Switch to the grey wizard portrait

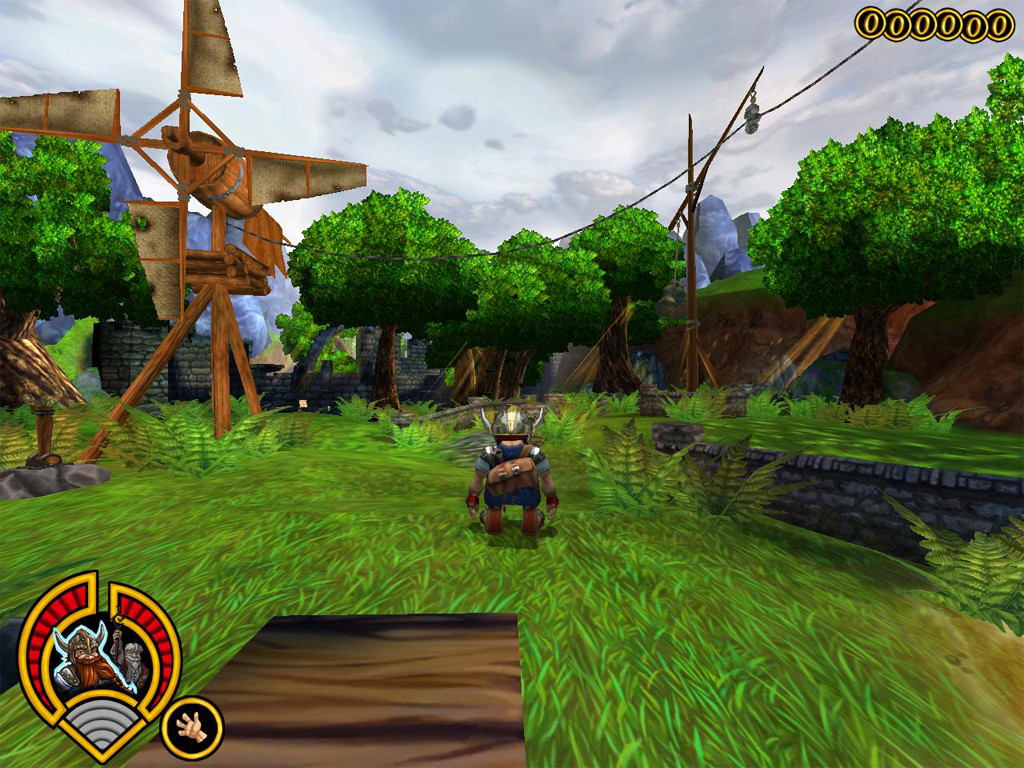click(x=134, y=661)
